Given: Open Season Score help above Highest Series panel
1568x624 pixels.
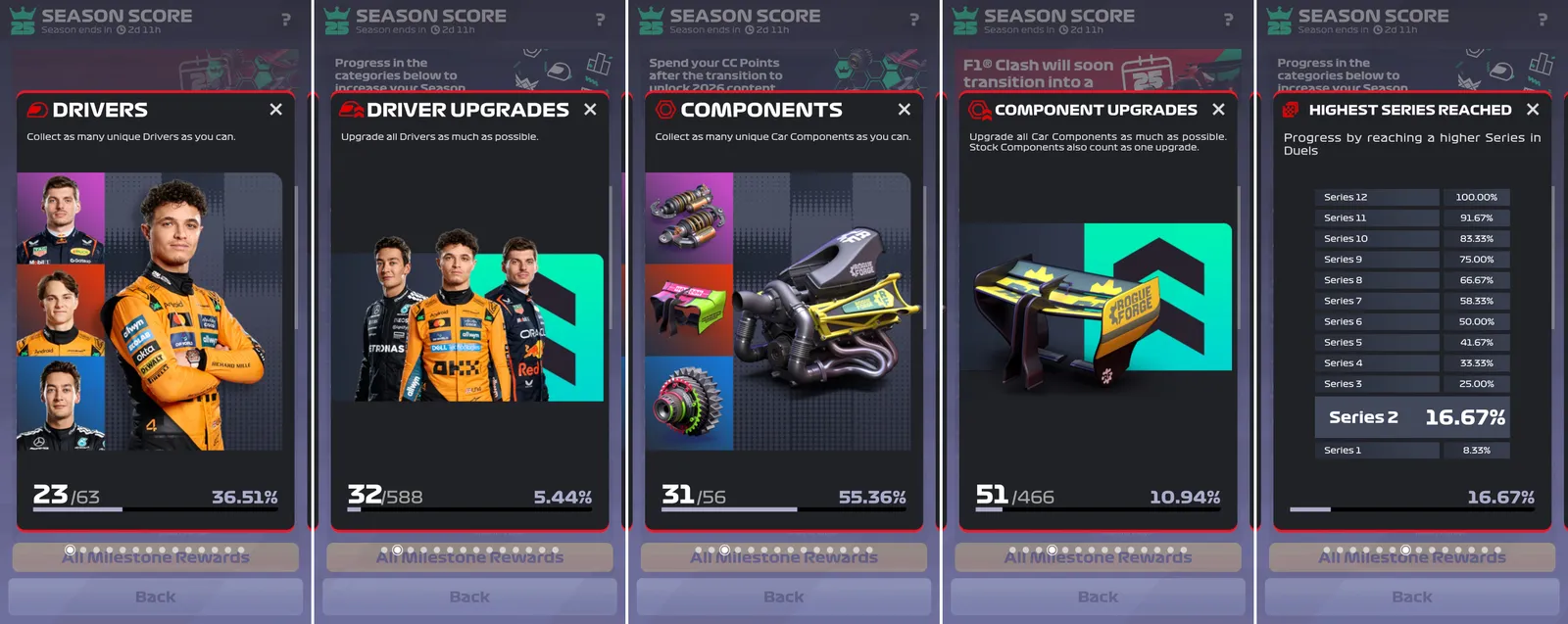Looking at the screenshot, I should [x=1543, y=20].
